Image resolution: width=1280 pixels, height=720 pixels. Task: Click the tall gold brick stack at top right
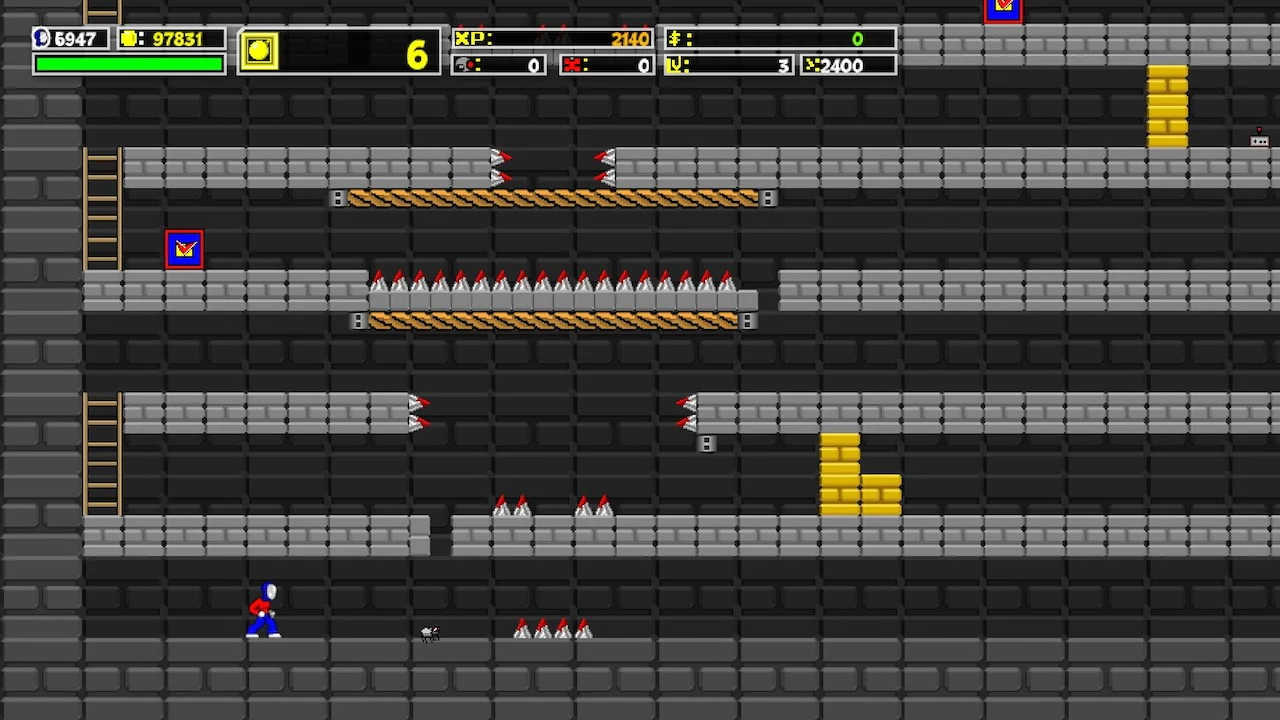click(1167, 105)
